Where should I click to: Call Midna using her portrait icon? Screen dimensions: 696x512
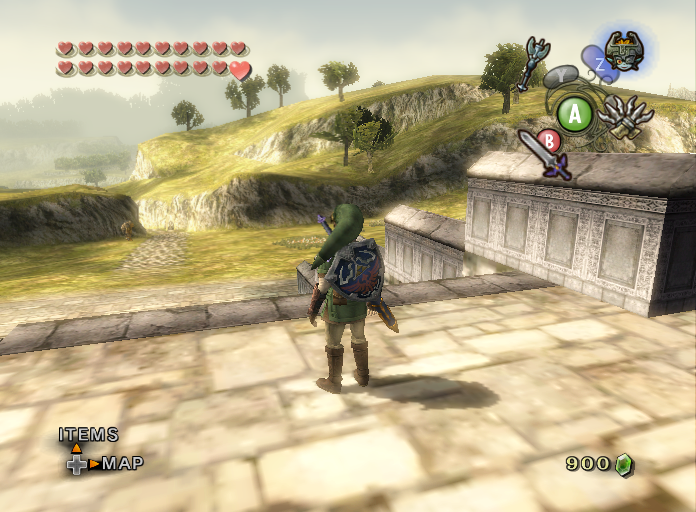click(x=624, y=49)
